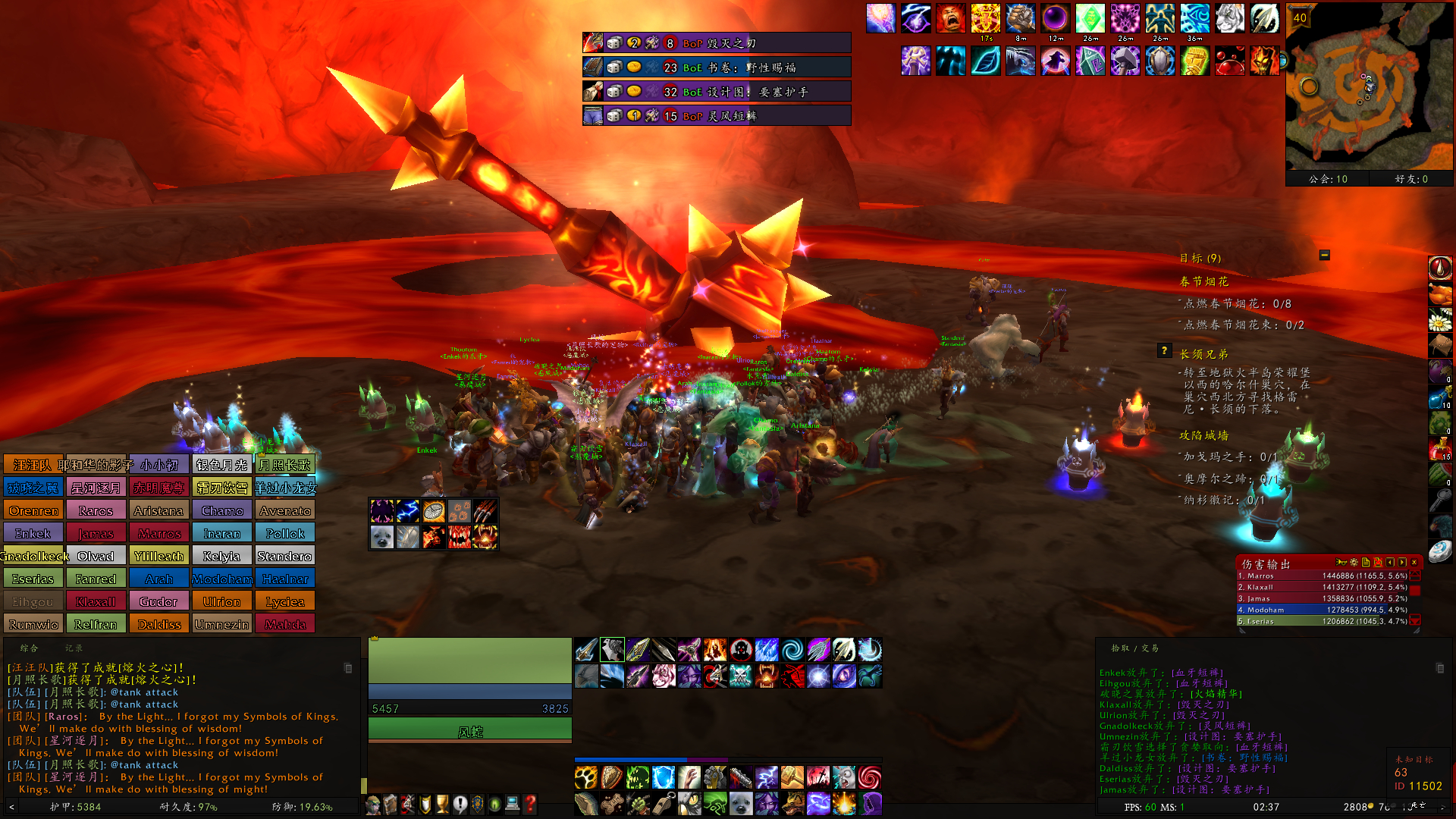This screenshot has height=819, width=1456.
Task: Open the damage meter settings gear icon
Action: pos(1353,563)
